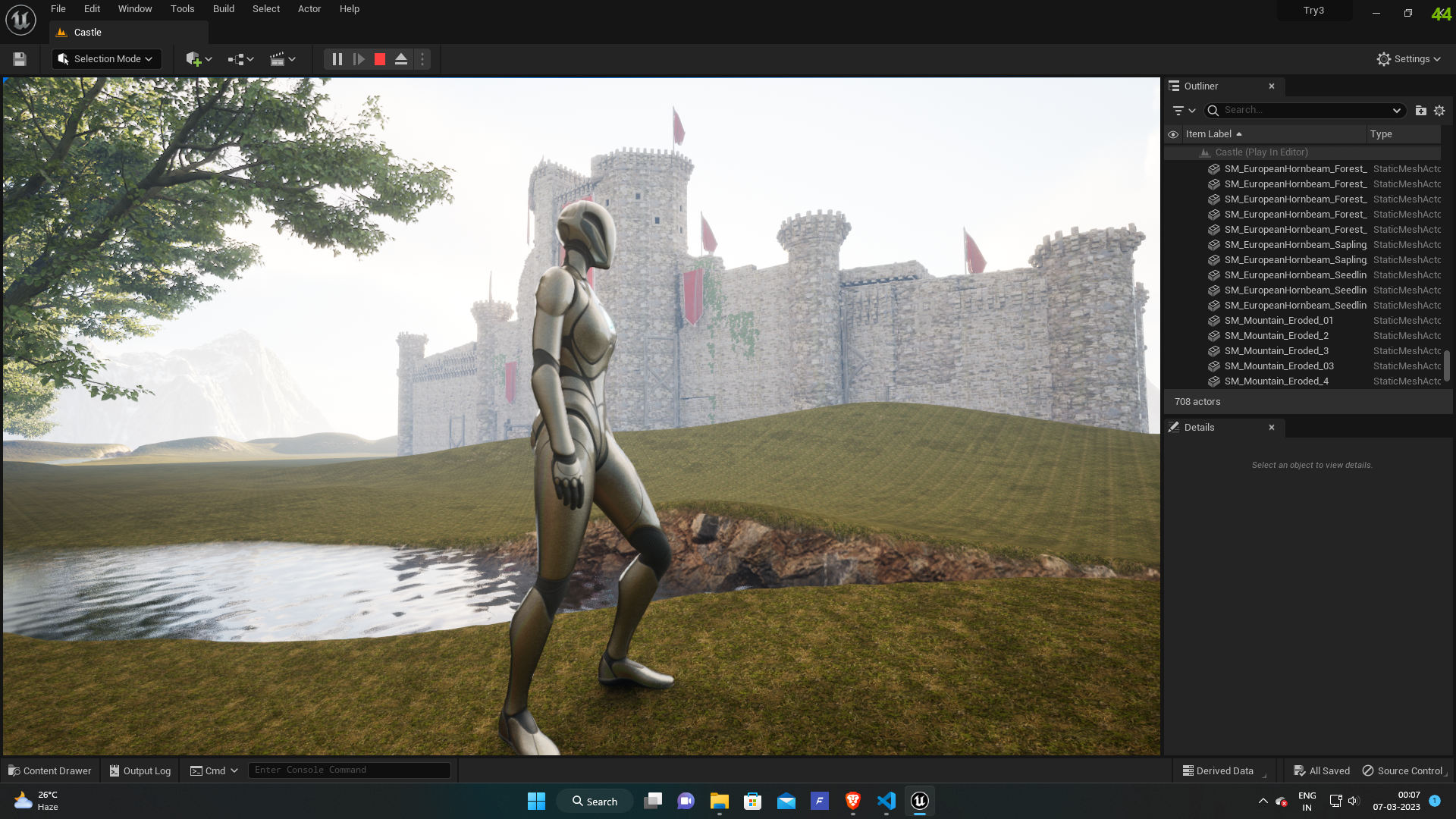This screenshot has height=819, width=1456.
Task: Eject from the player controller
Action: 401,59
